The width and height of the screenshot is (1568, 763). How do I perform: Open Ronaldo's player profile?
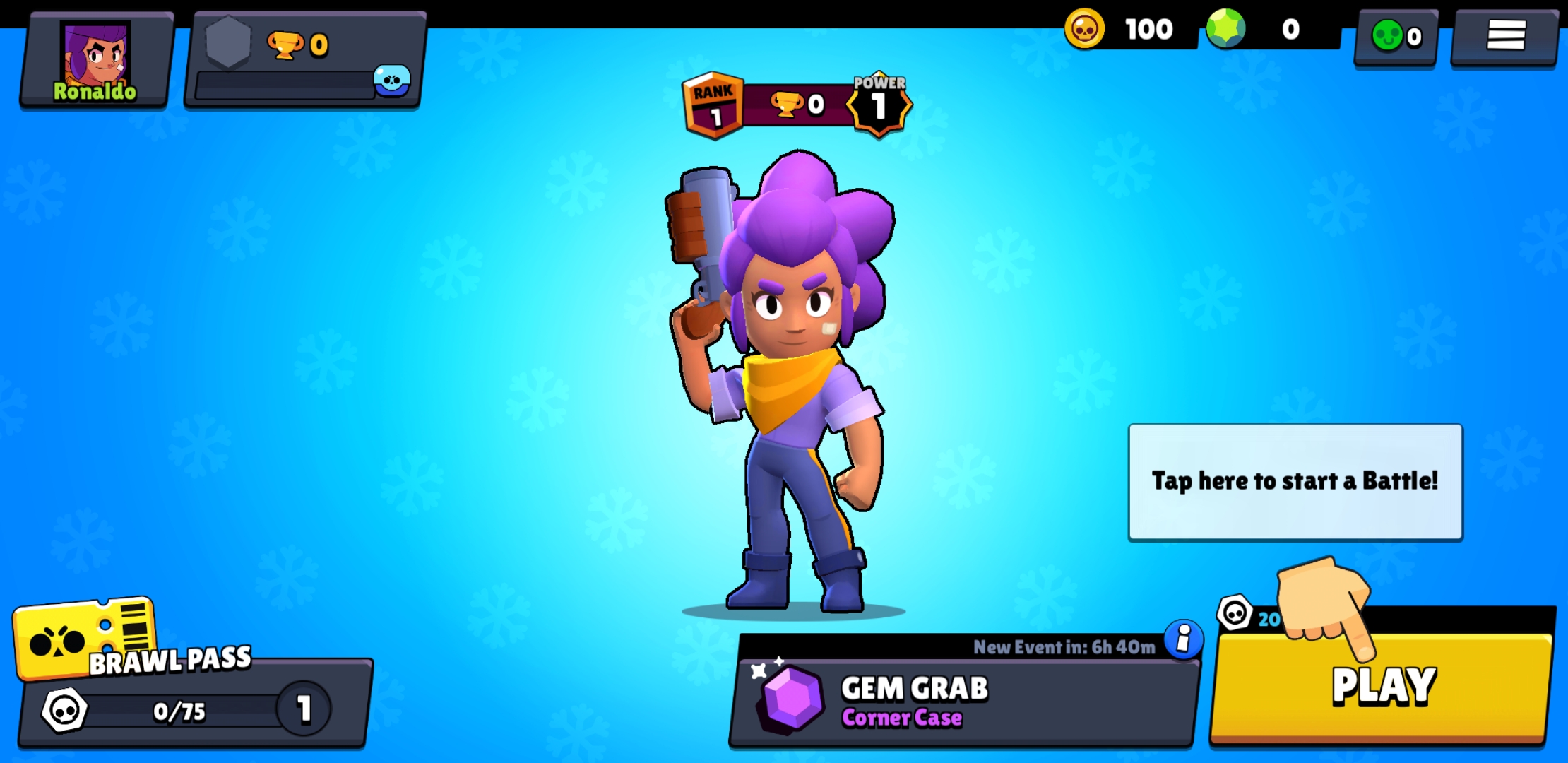click(x=96, y=61)
